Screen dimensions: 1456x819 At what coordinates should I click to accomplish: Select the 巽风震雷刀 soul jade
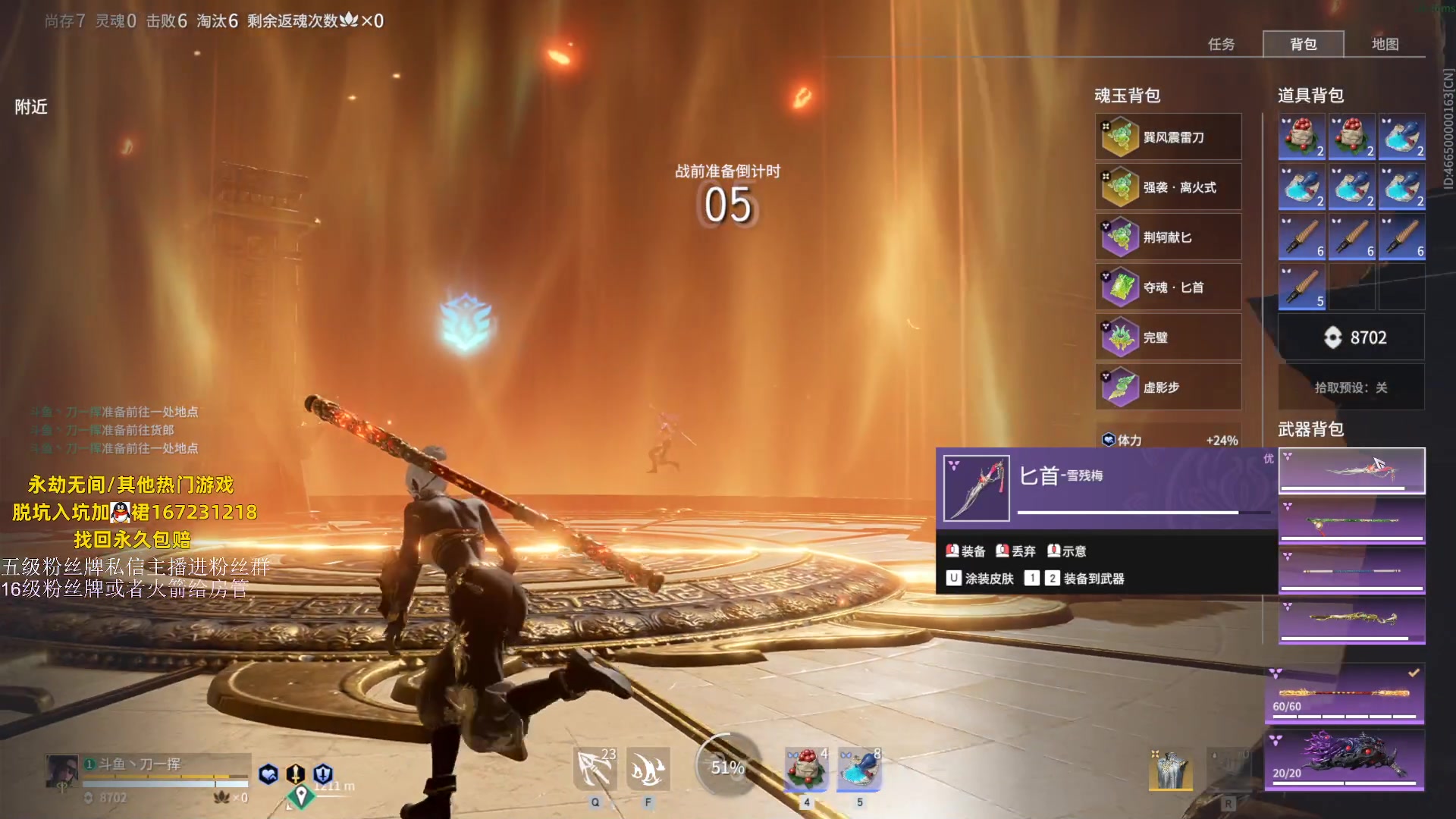1168,137
